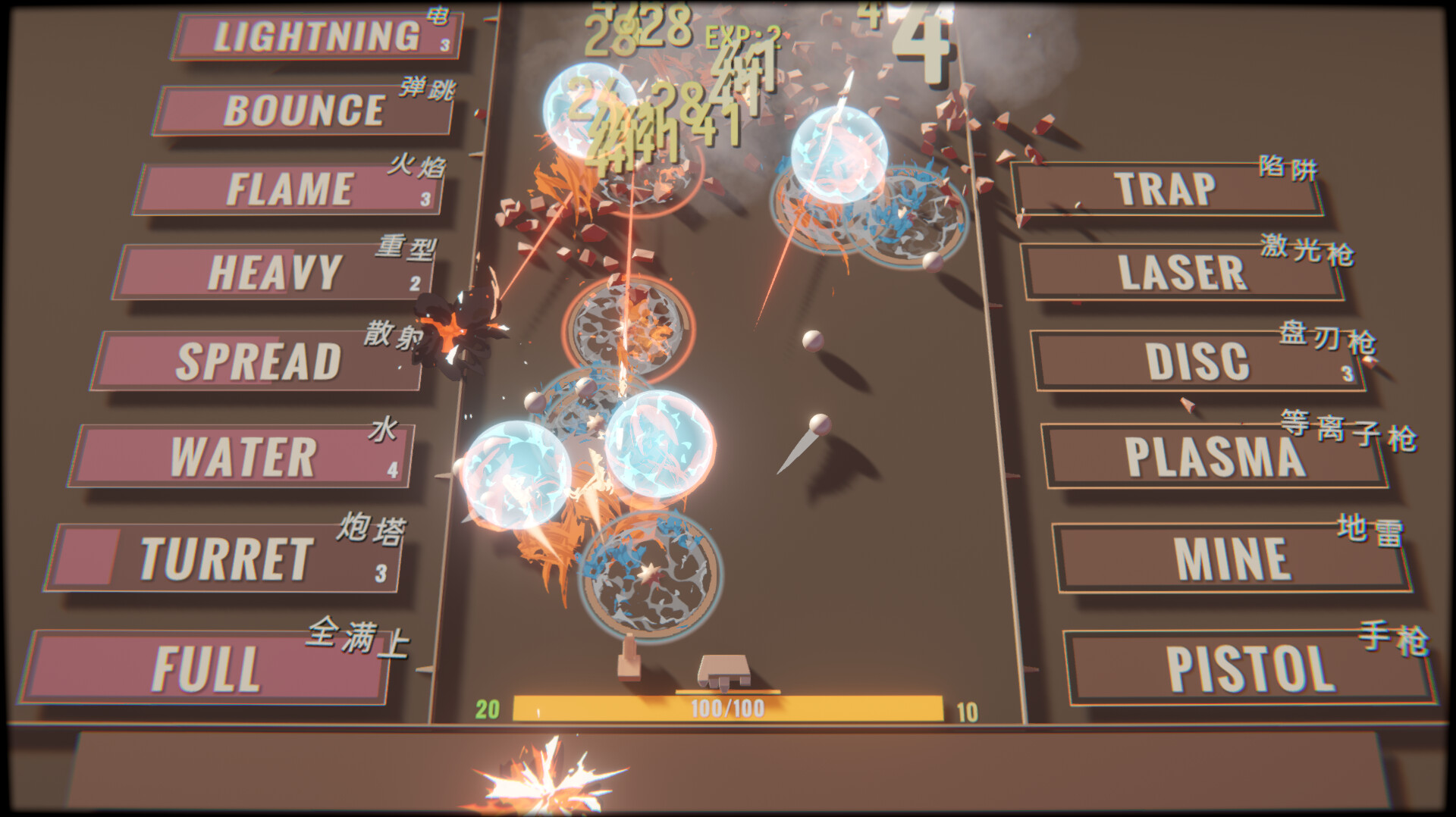Select the MINE weapon button

1232,559
